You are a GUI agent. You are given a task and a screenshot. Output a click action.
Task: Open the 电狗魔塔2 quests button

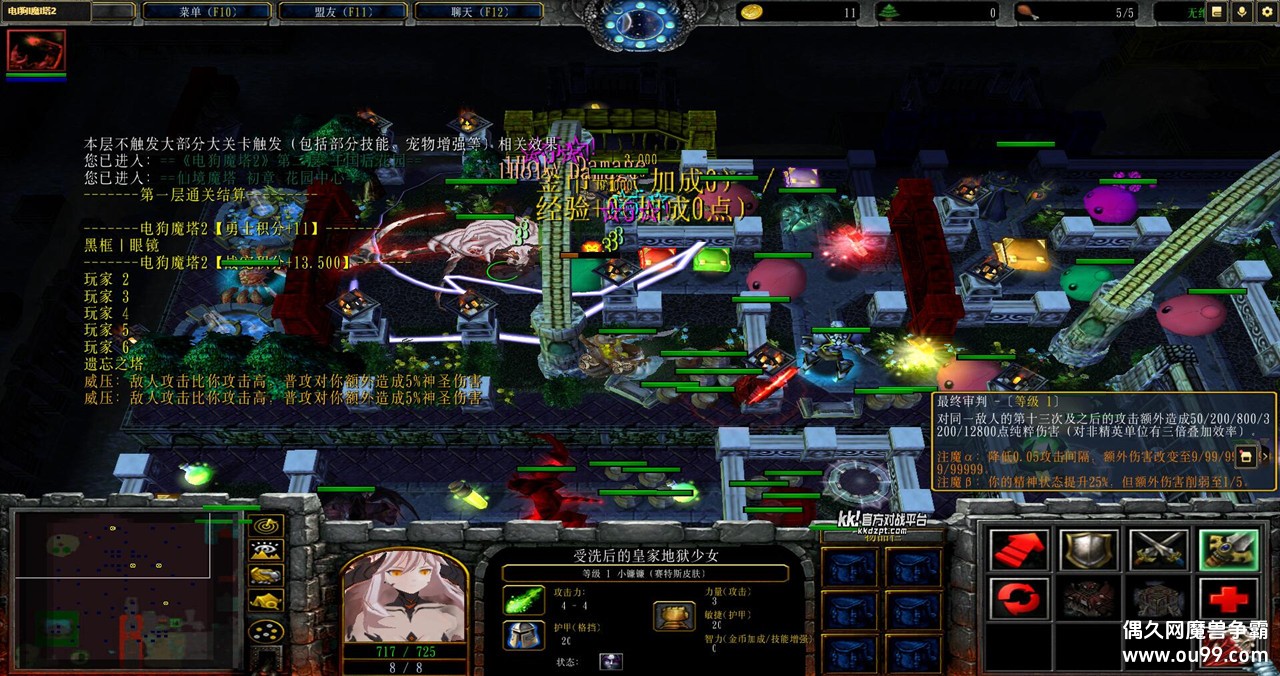click(46, 12)
